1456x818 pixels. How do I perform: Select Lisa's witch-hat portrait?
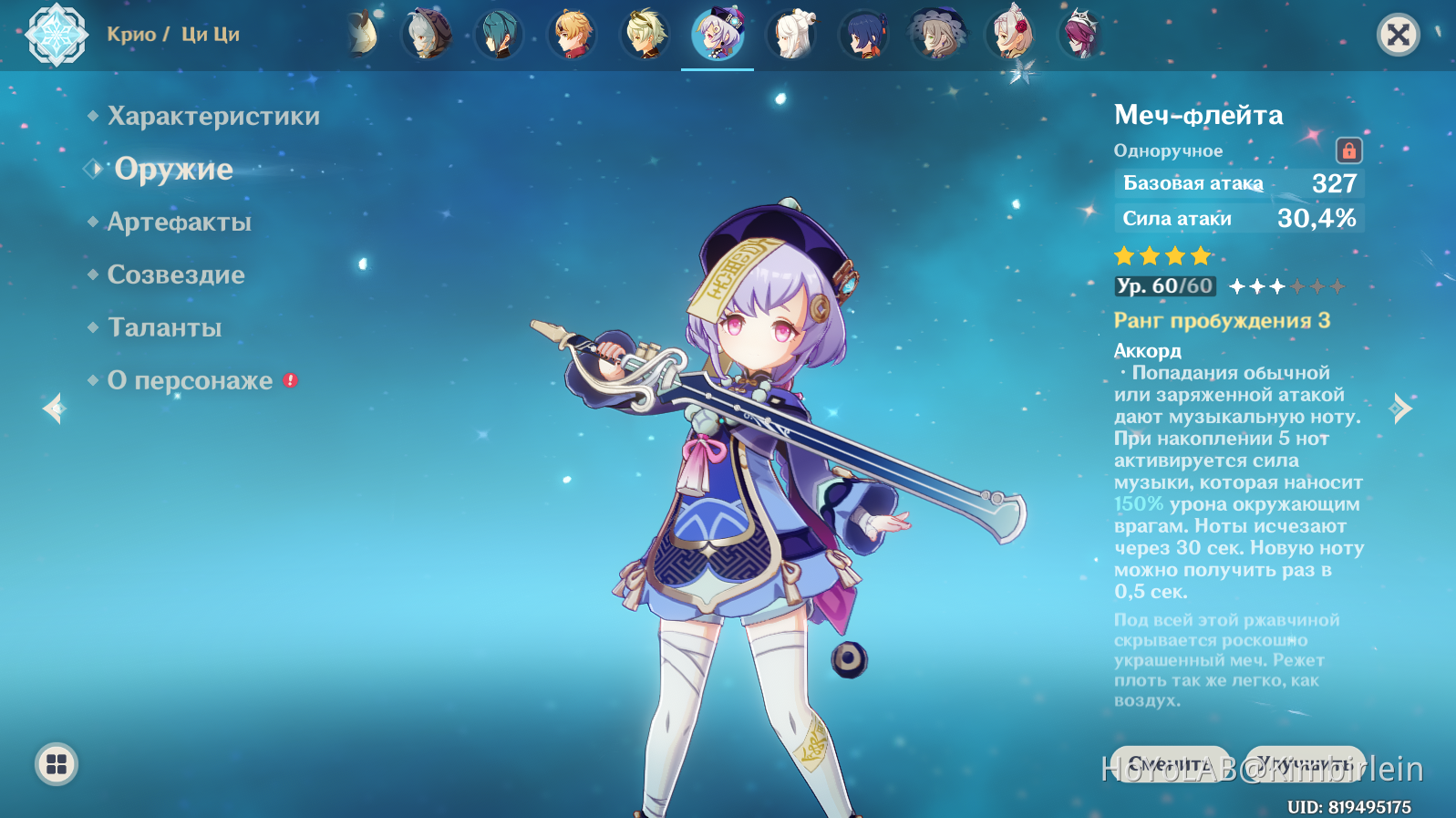click(x=937, y=35)
